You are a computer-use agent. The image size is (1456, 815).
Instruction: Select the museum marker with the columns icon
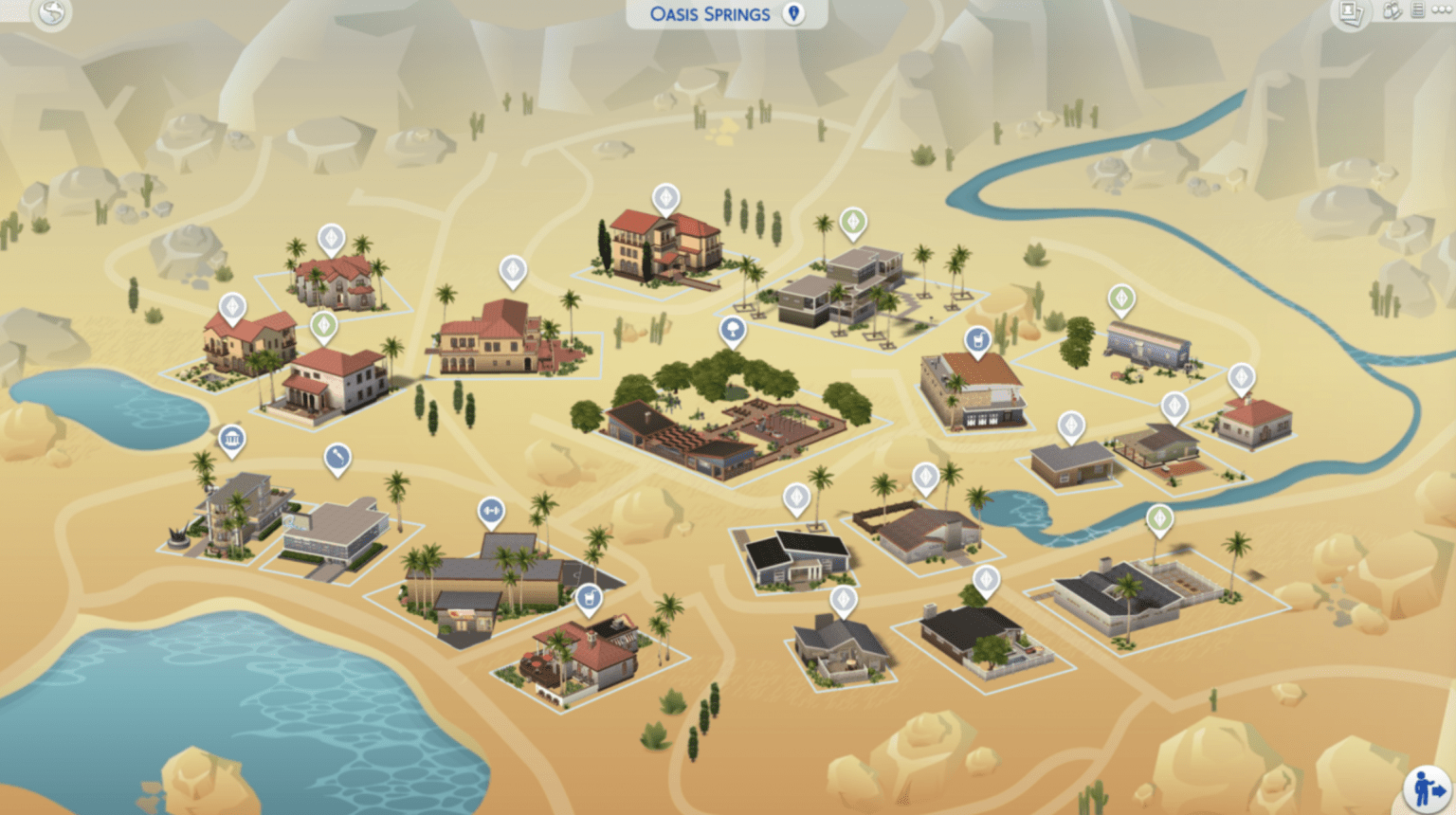[230, 439]
